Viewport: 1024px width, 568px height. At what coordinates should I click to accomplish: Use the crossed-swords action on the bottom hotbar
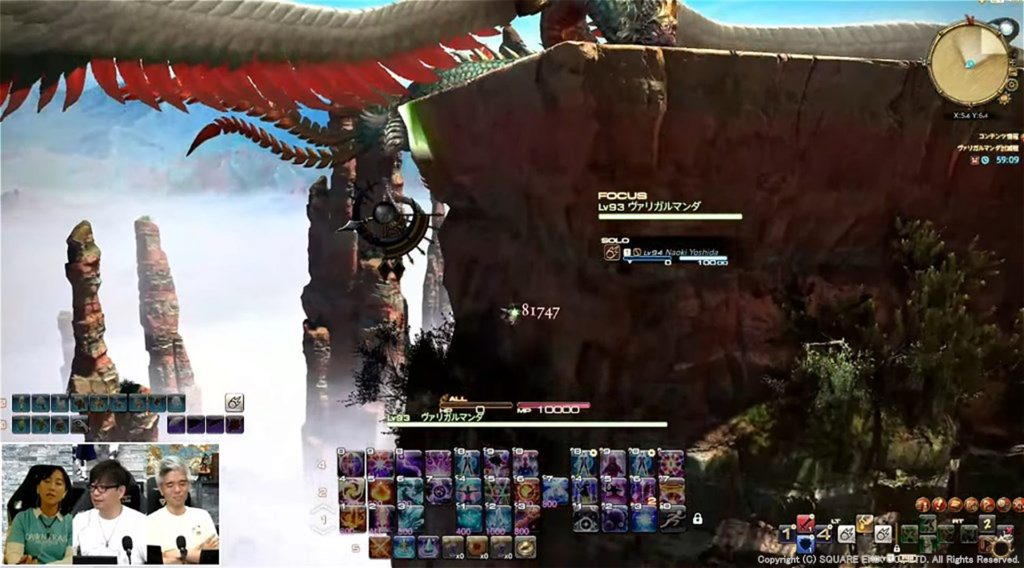click(379, 547)
